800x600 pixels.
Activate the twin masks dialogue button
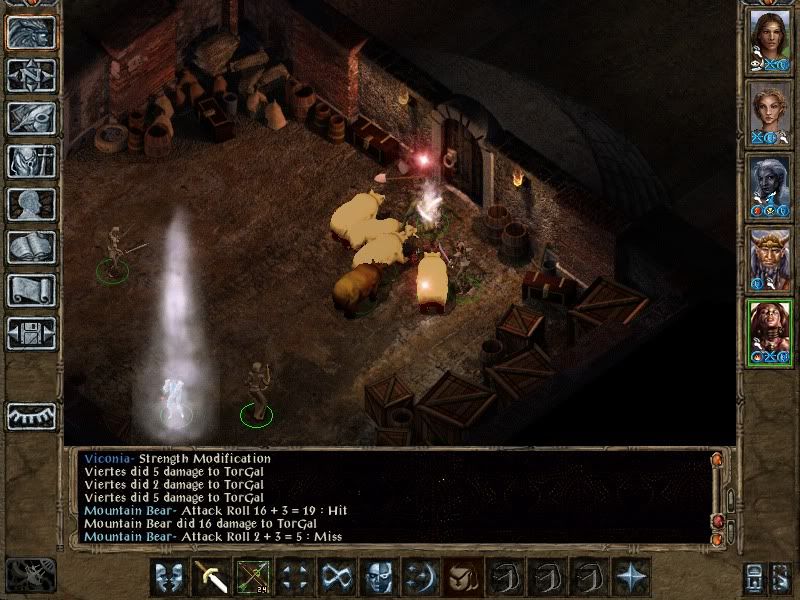click(x=169, y=577)
